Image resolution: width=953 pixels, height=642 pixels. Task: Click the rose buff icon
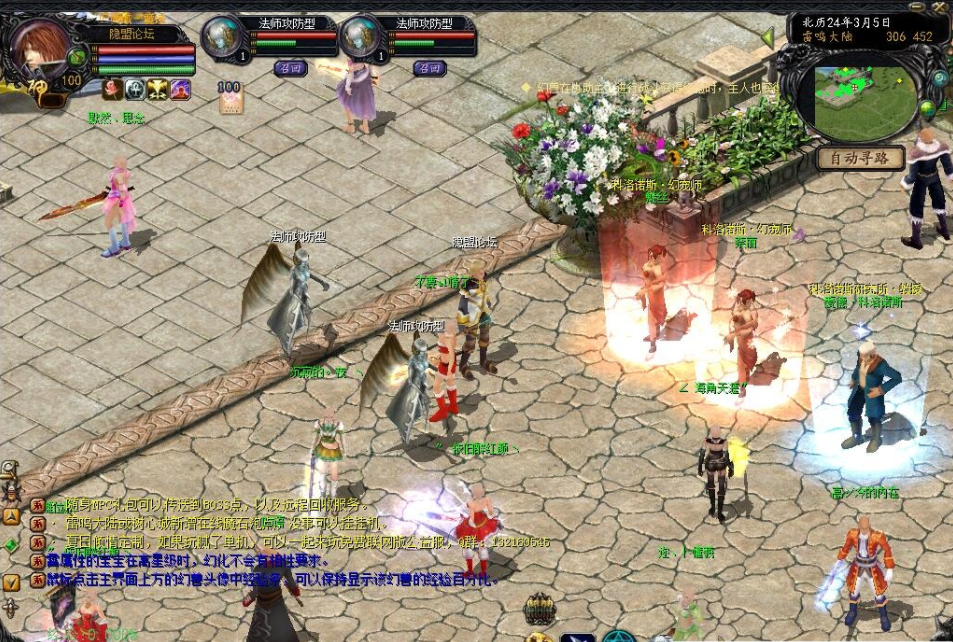point(113,89)
